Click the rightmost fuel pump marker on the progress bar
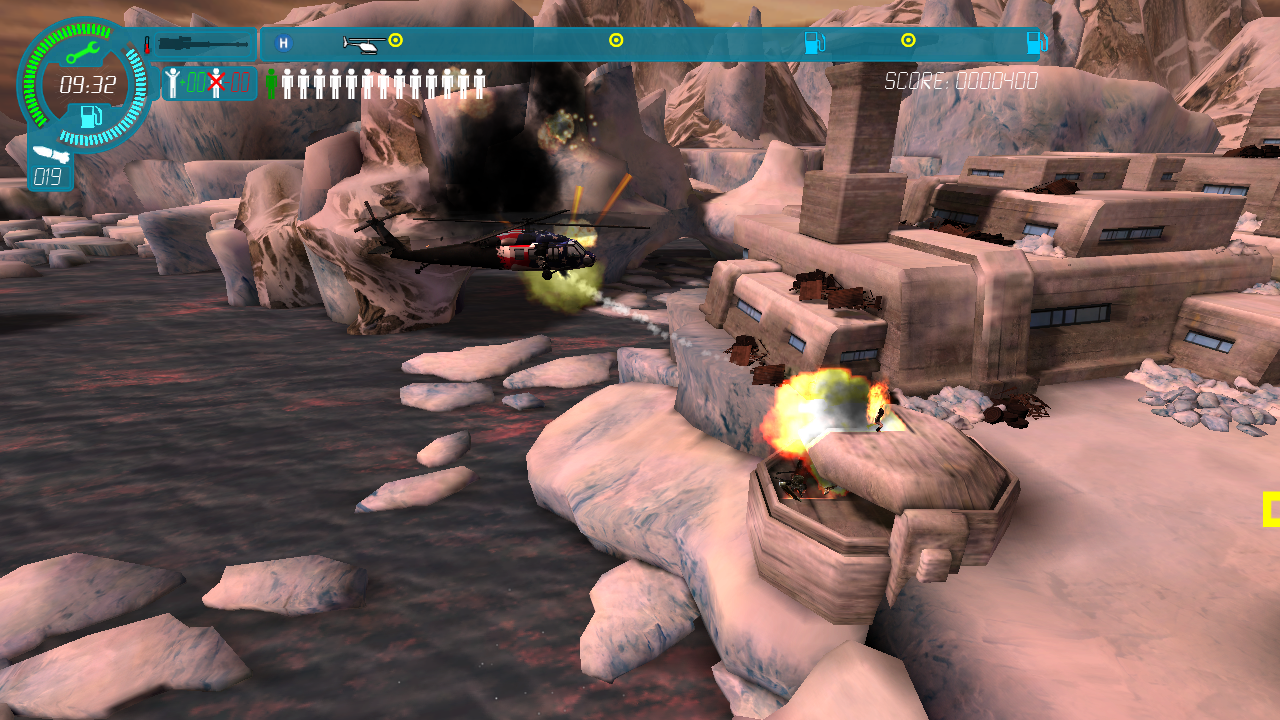The width and height of the screenshot is (1280, 720). coord(1038,43)
